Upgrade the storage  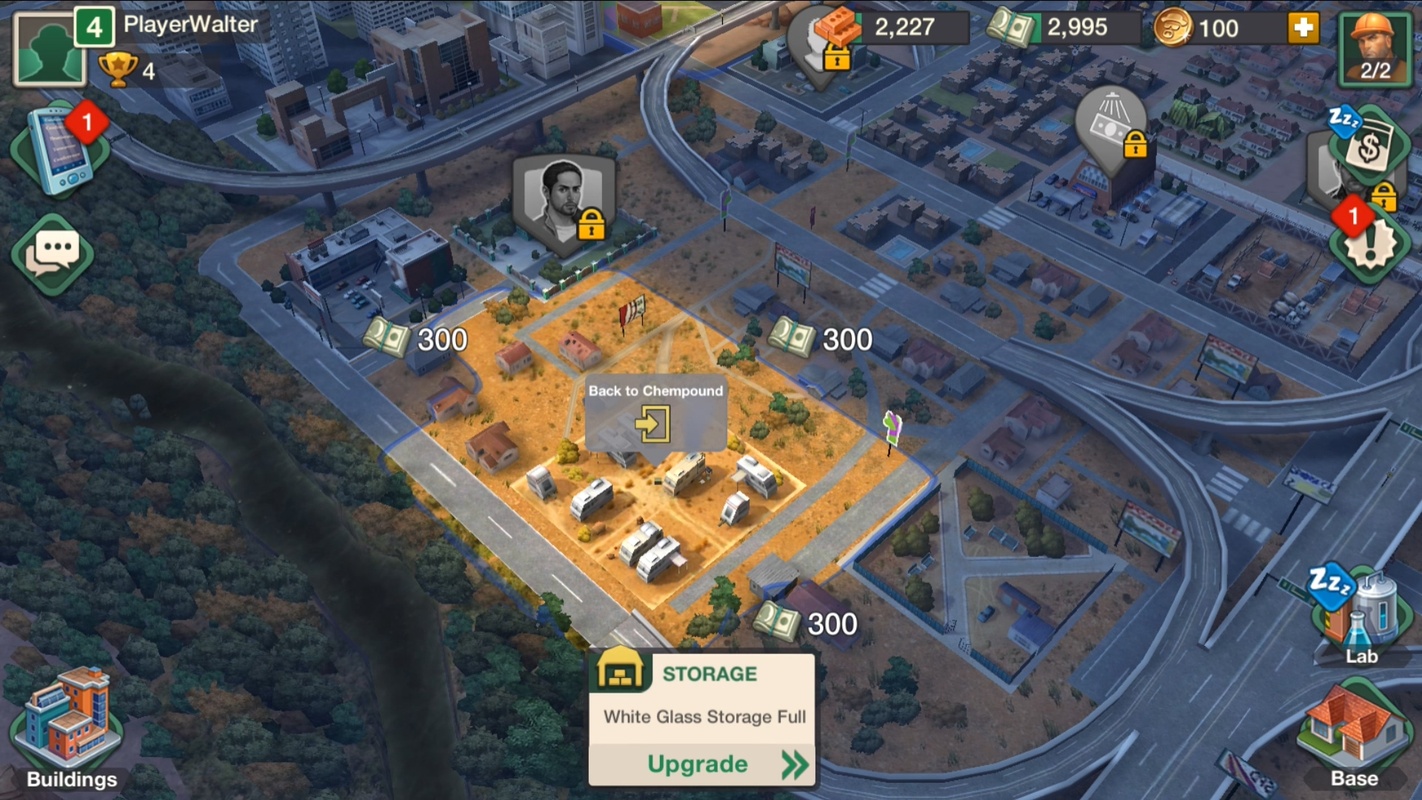(x=703, y=765)
